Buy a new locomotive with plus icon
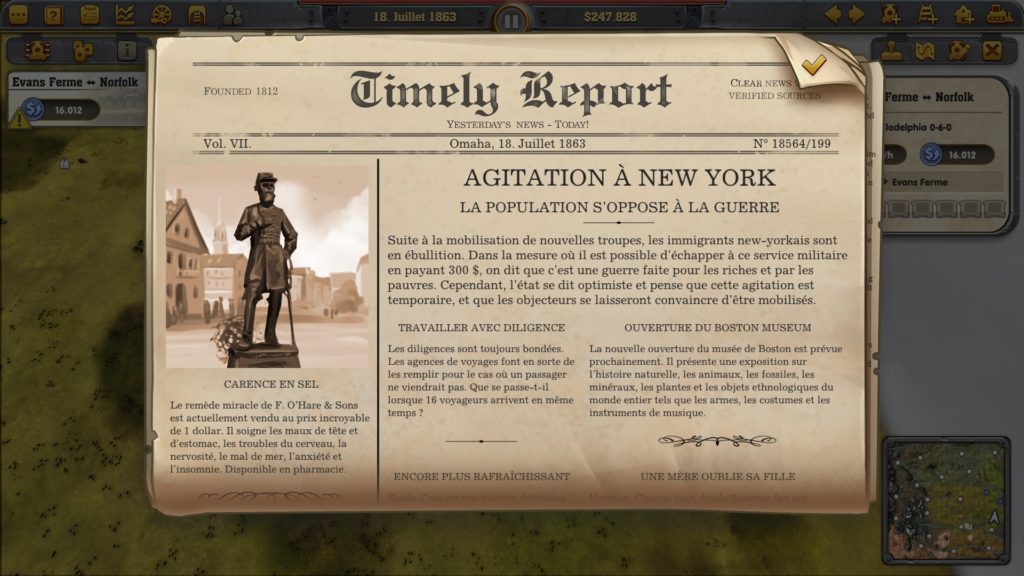 coord(891,15)
